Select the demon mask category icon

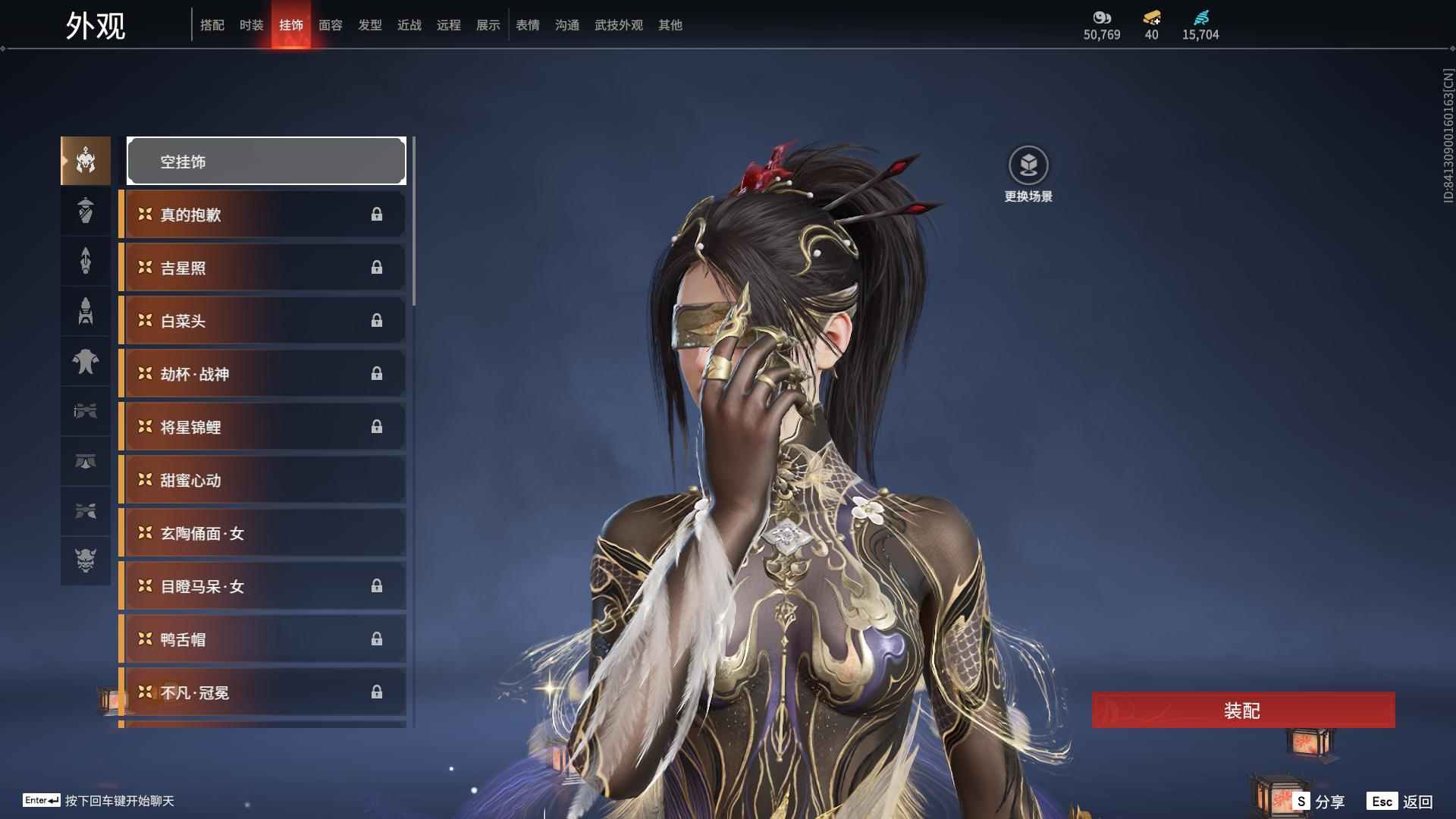point(86,560)
